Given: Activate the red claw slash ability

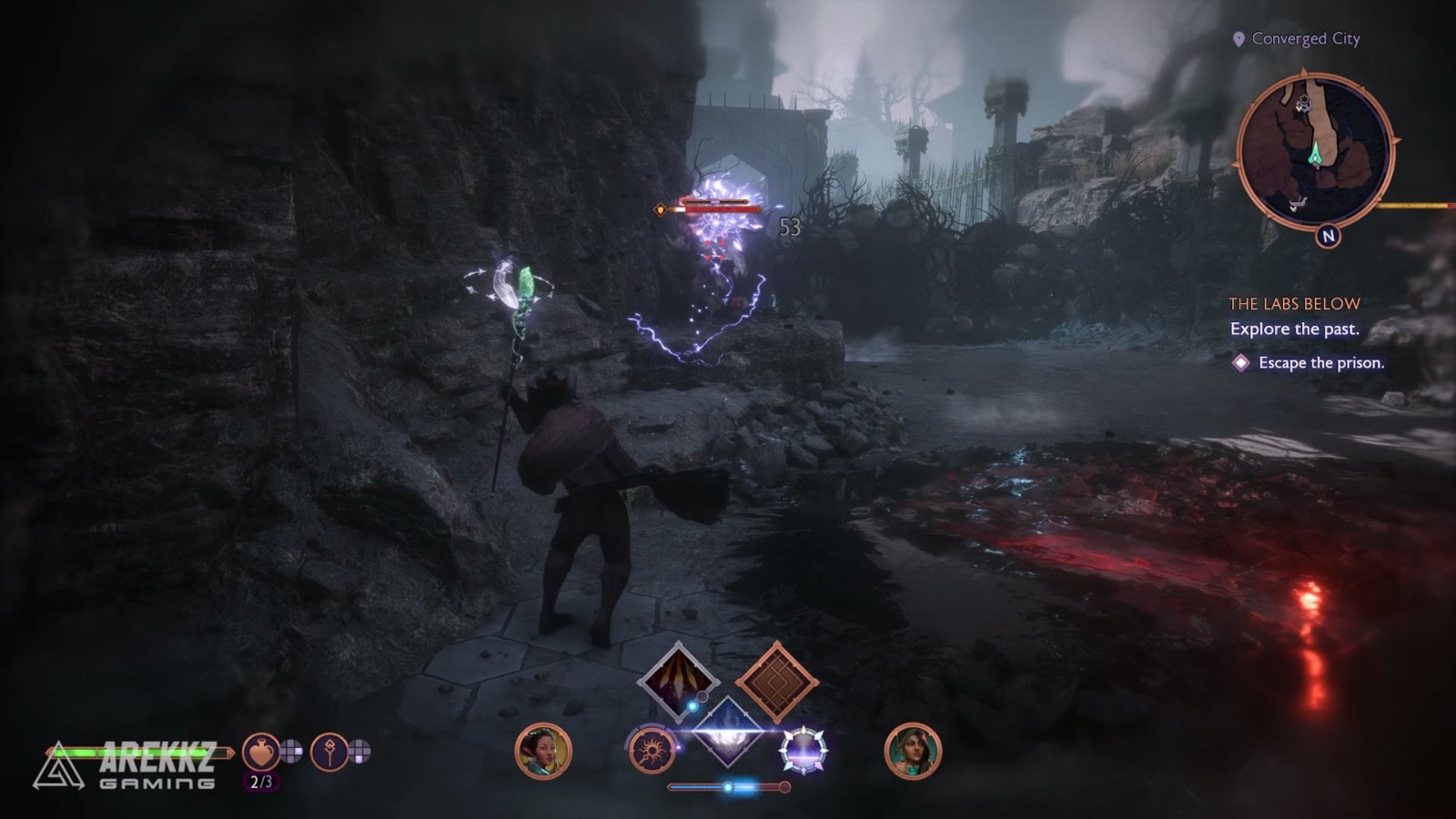Looking at the screenshot, I should (x=678, y=682).
